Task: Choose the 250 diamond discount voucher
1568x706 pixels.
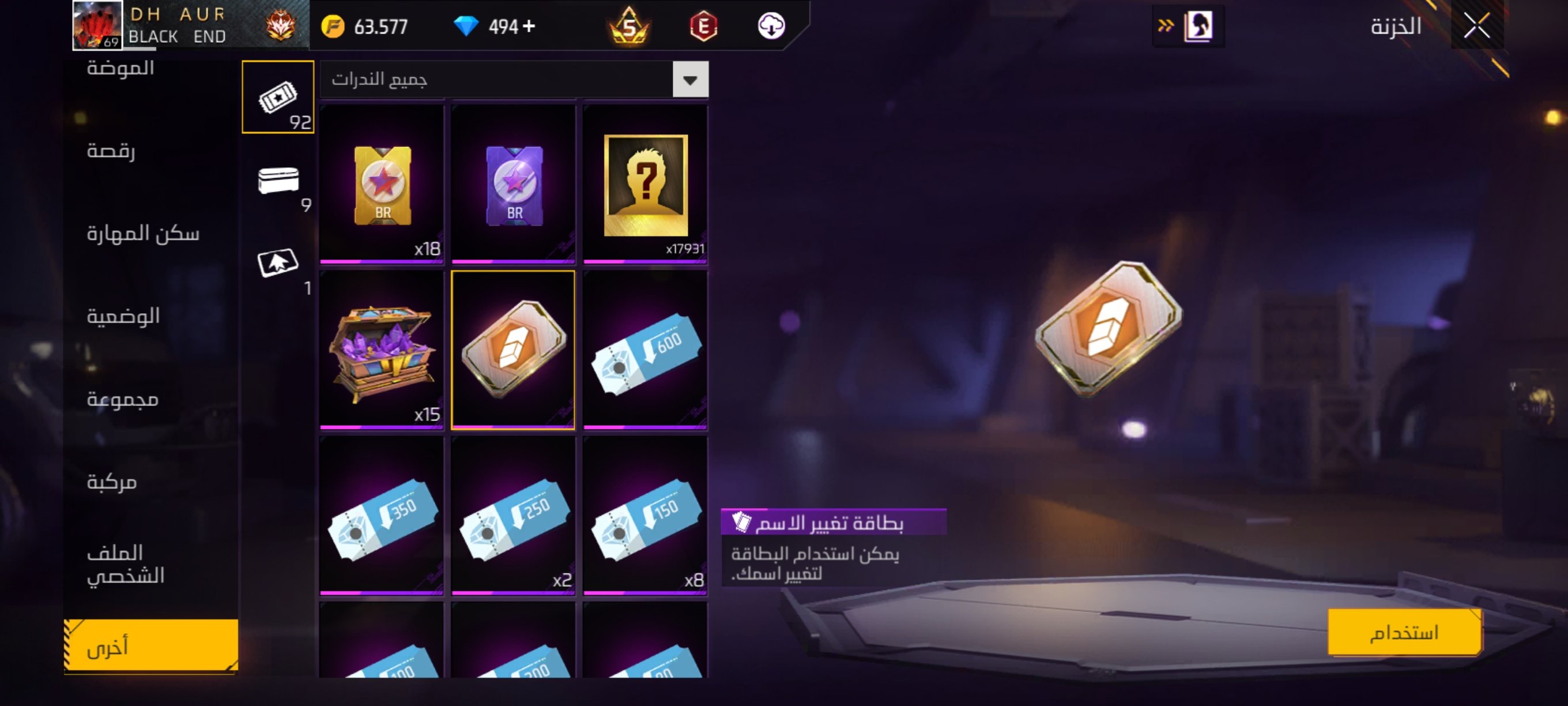Action: (x=514, y=515)
